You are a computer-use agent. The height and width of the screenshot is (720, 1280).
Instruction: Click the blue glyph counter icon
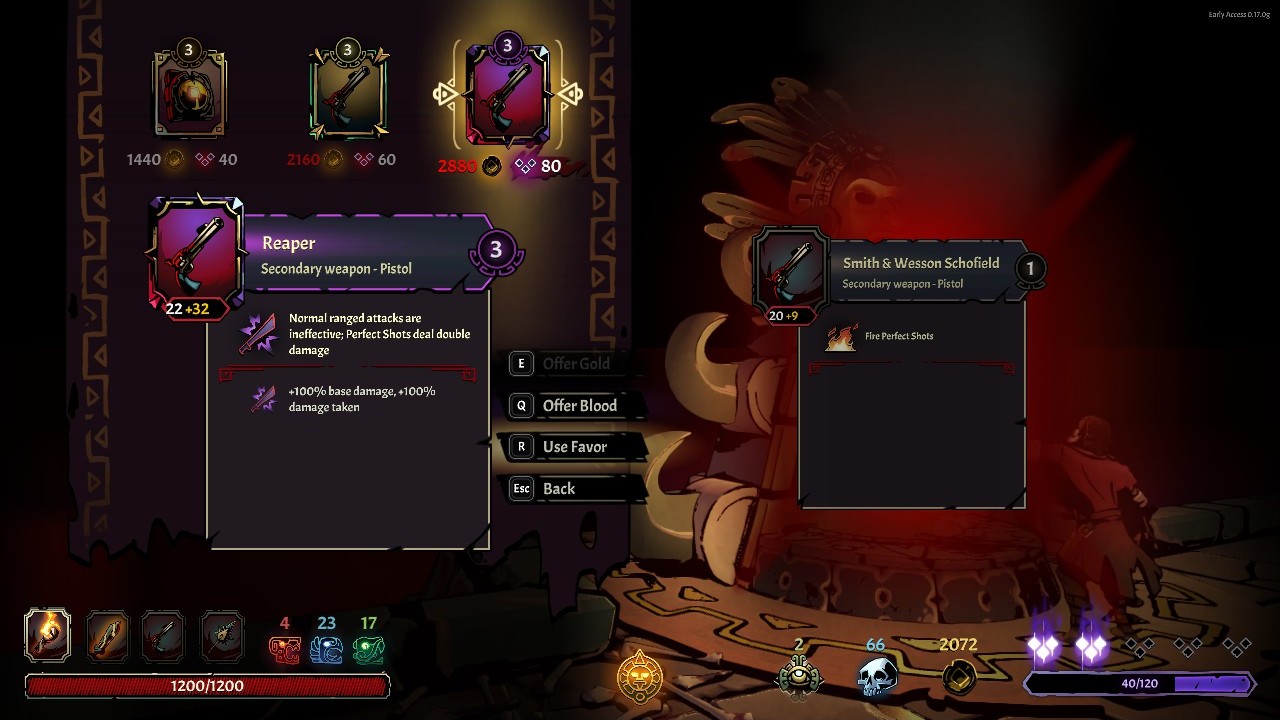coord(326,651)
